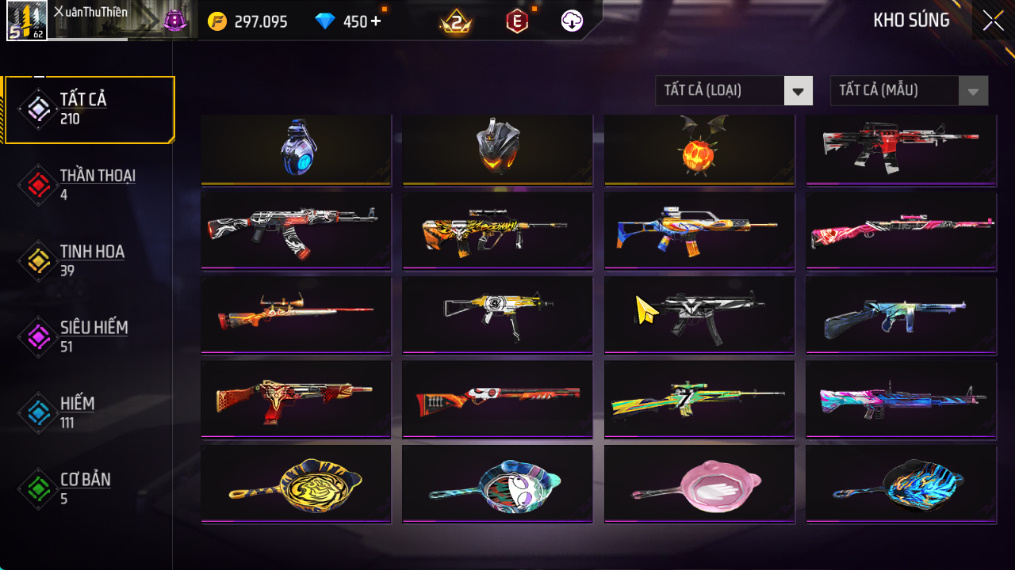Select the Tất Cả category tab
Image resolution: width=1015 pixels, height=570 pixels.
pos(88,108)
